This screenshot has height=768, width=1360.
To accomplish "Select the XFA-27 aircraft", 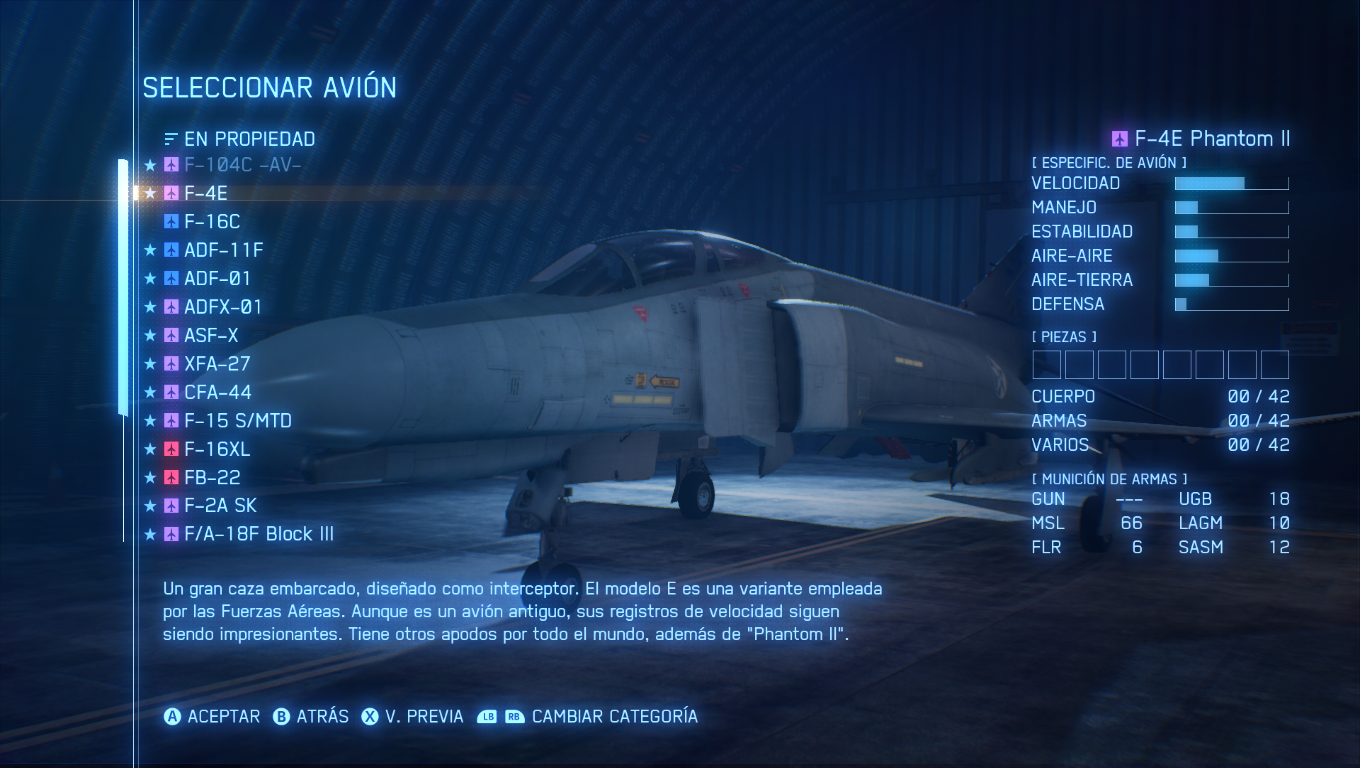I will click(217, 364).
